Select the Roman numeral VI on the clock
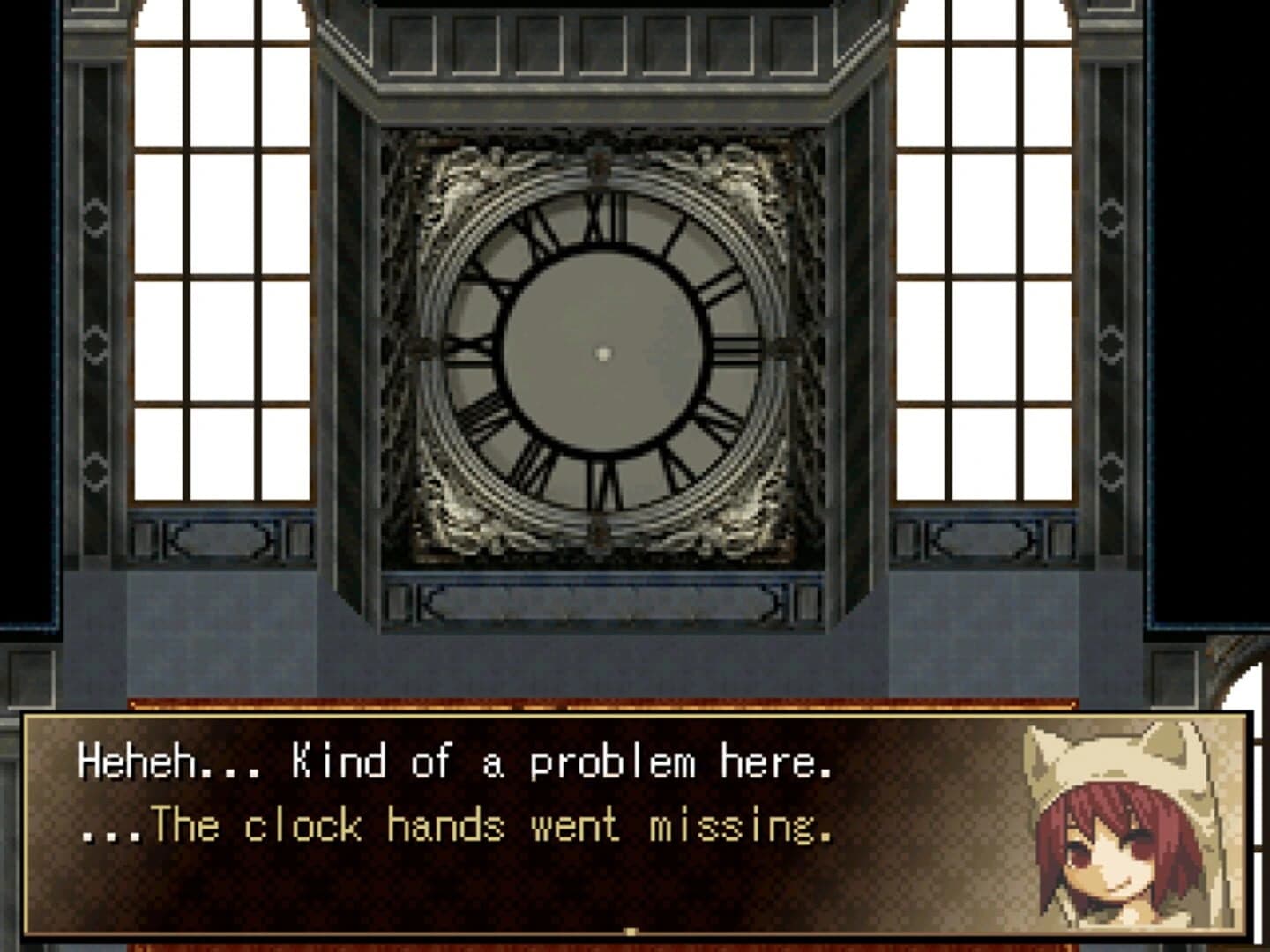1270x952 pixels. click(x=603, y=485)
